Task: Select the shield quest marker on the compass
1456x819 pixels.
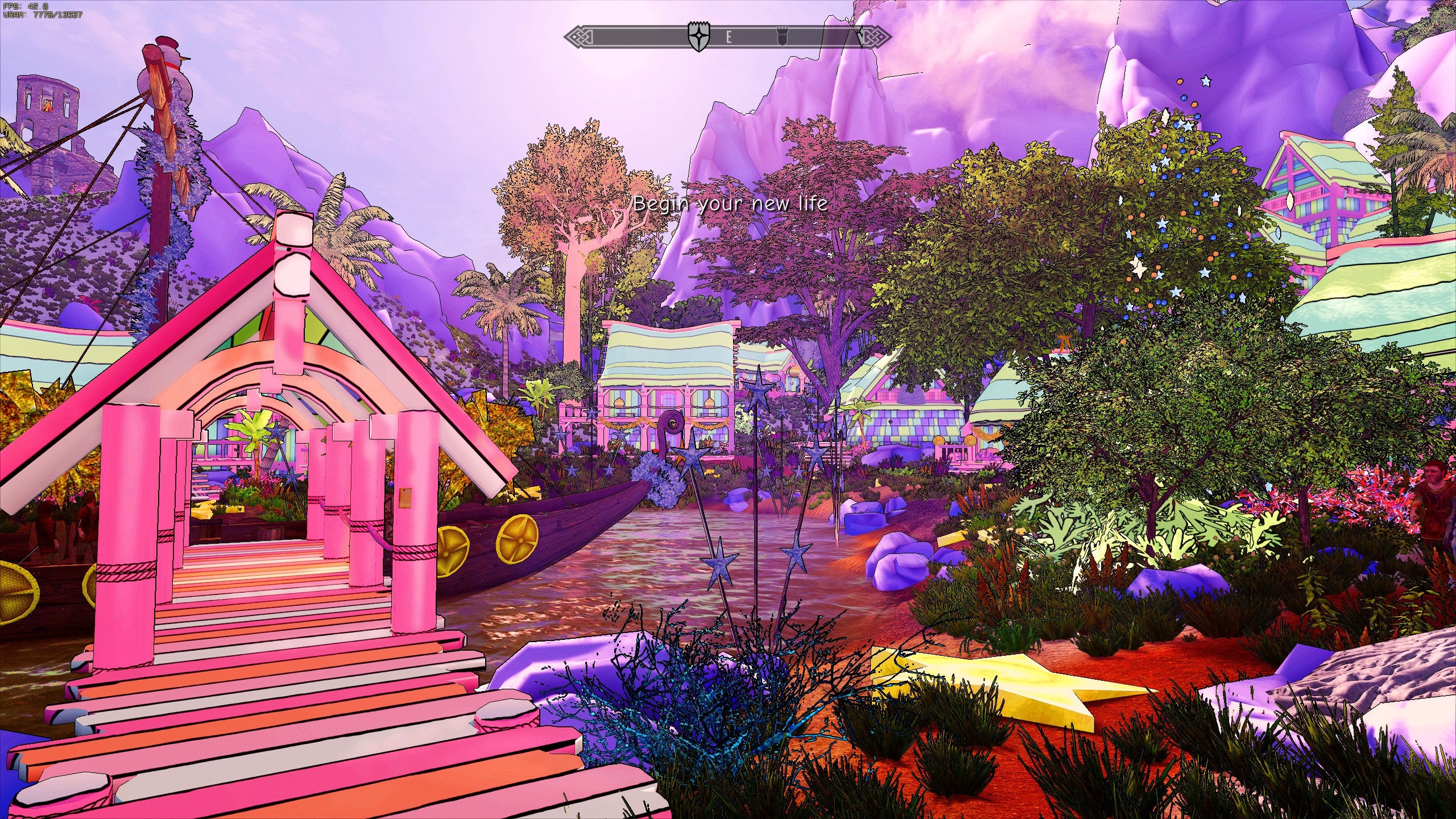Action: click(x=698, y=35)
